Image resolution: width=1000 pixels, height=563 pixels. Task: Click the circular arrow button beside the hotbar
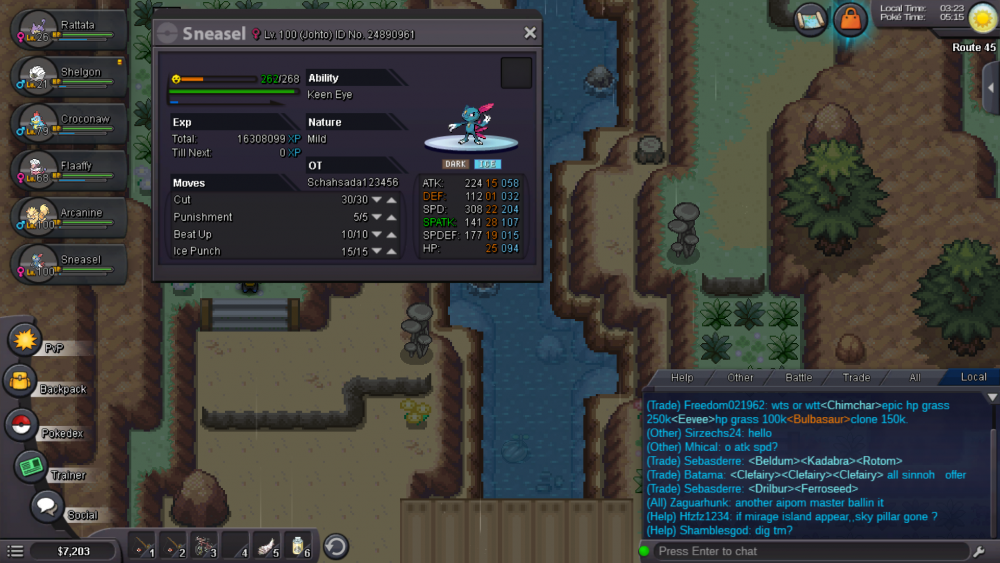click(x=336, y=546)
